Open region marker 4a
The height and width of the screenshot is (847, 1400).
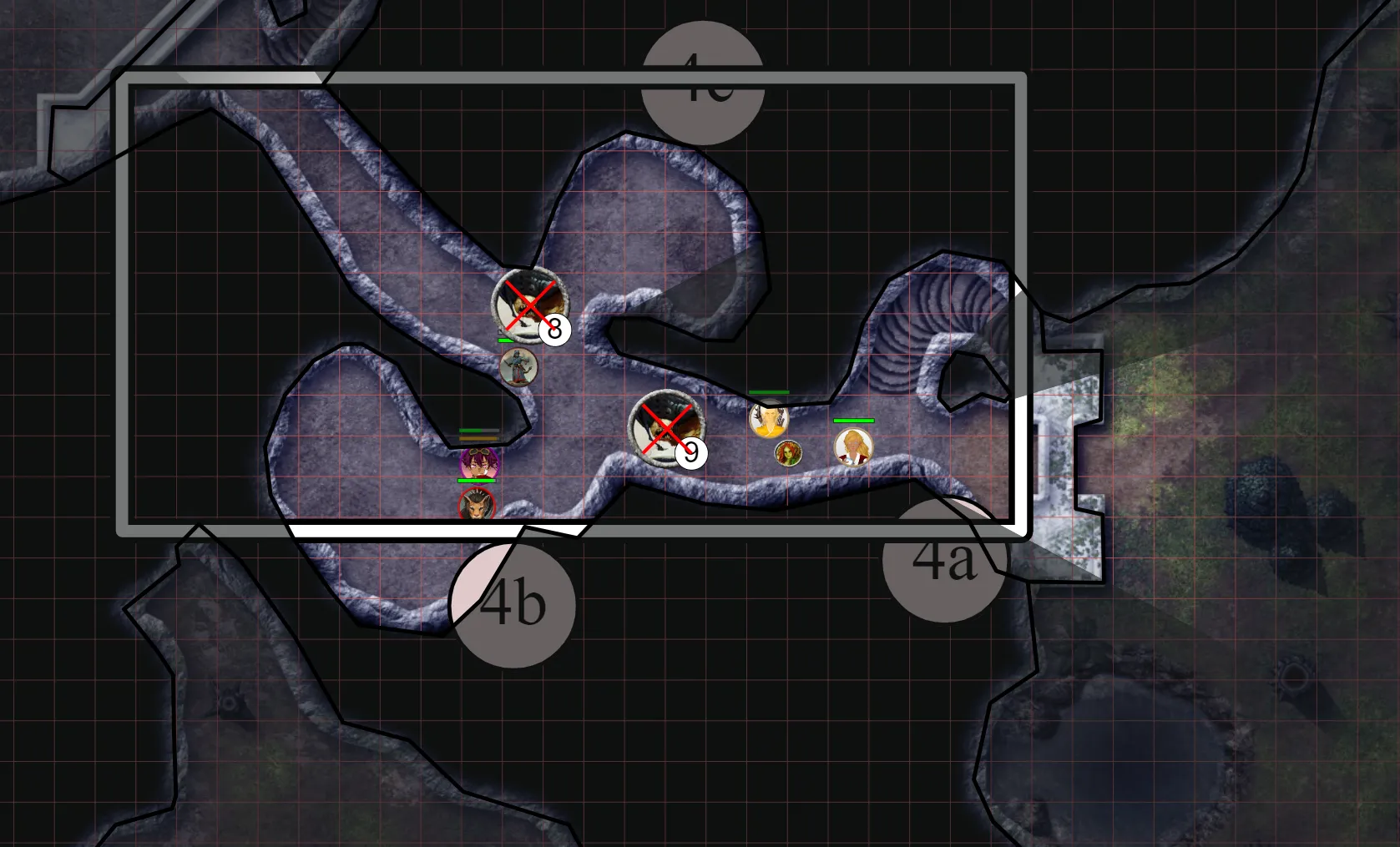[x=944, y=559]
